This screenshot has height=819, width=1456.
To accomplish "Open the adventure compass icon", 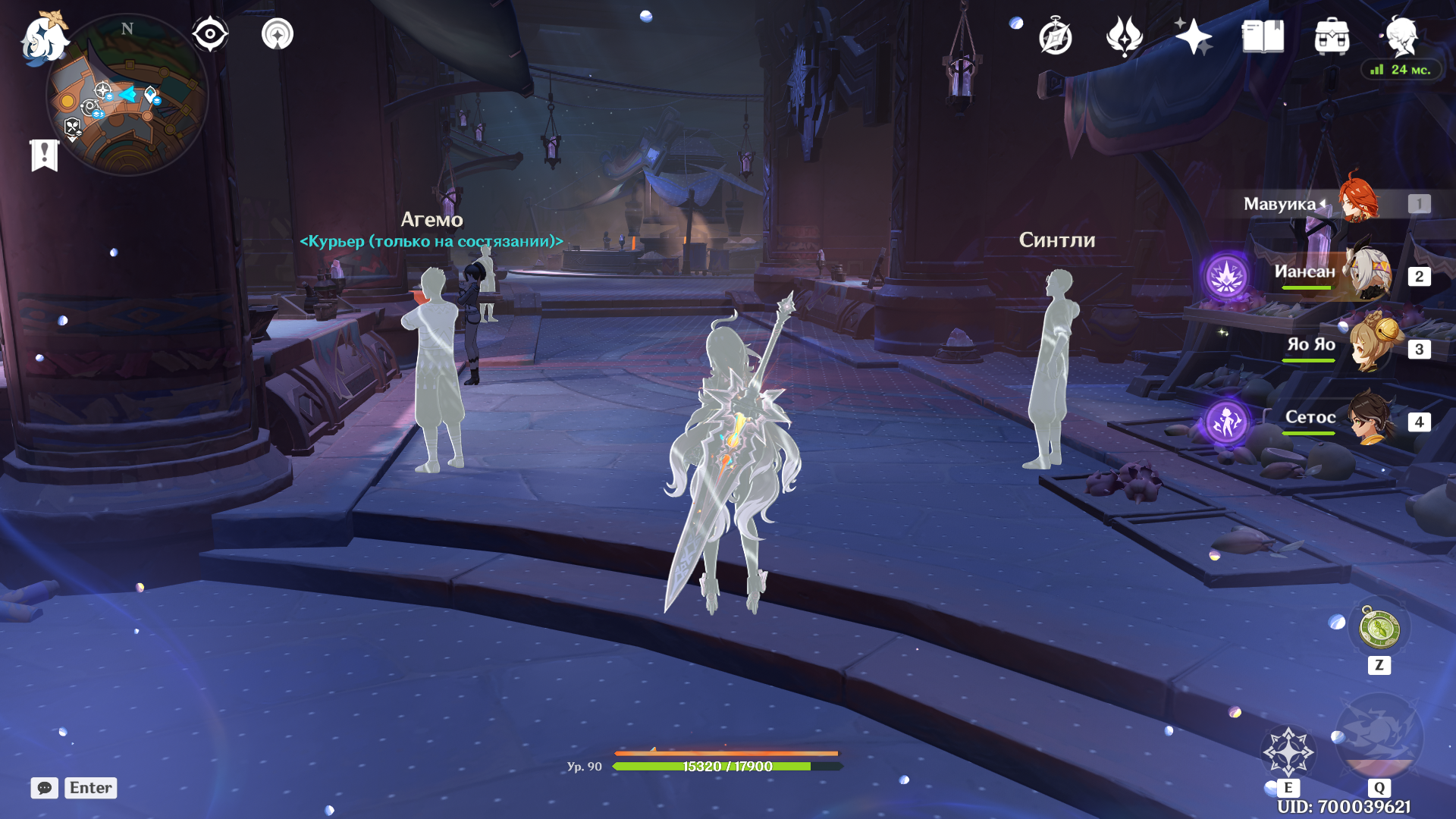I will point(1055,36).
